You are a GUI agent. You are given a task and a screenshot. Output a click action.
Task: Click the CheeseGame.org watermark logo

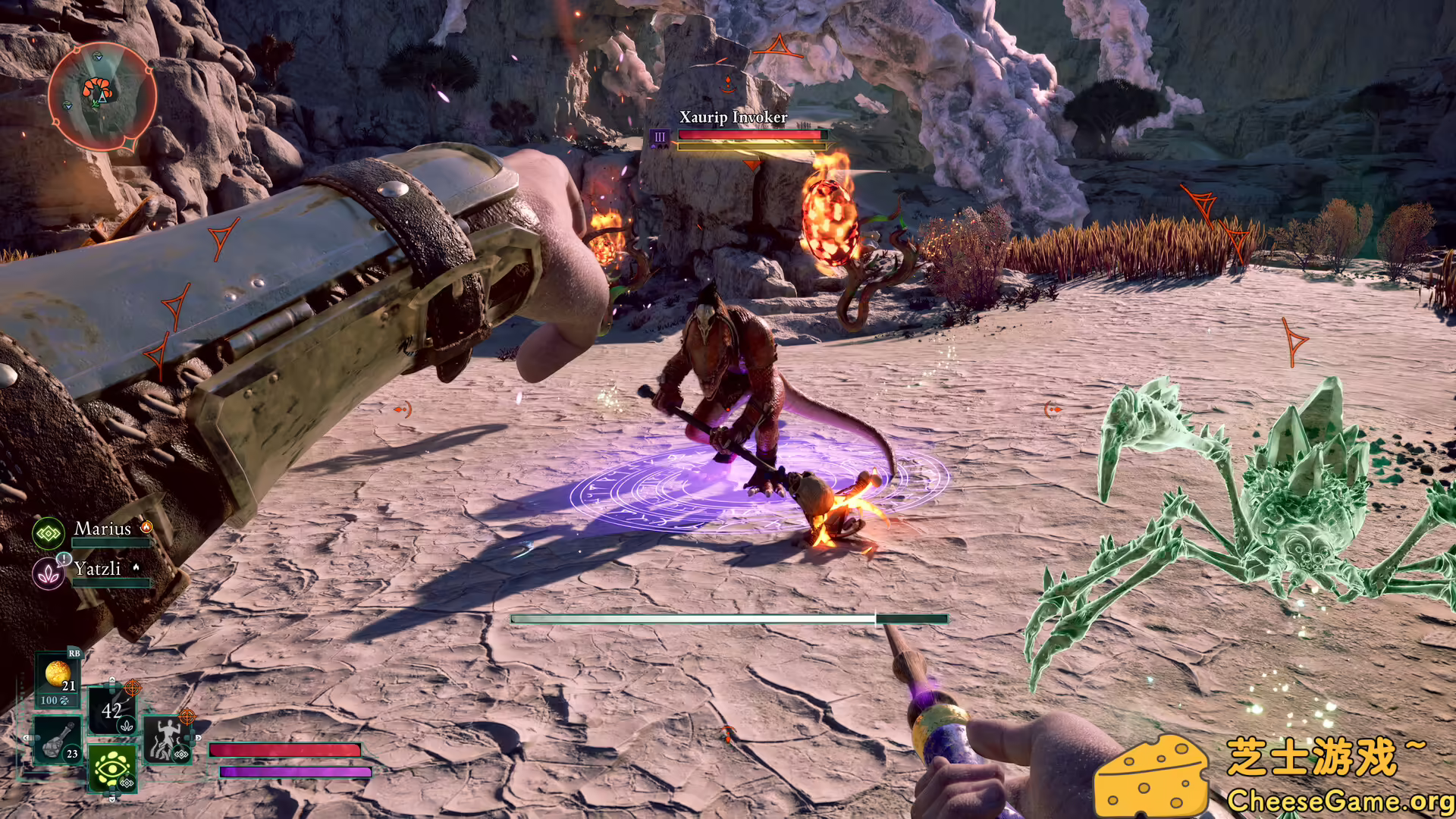[x=1274, y=775]
